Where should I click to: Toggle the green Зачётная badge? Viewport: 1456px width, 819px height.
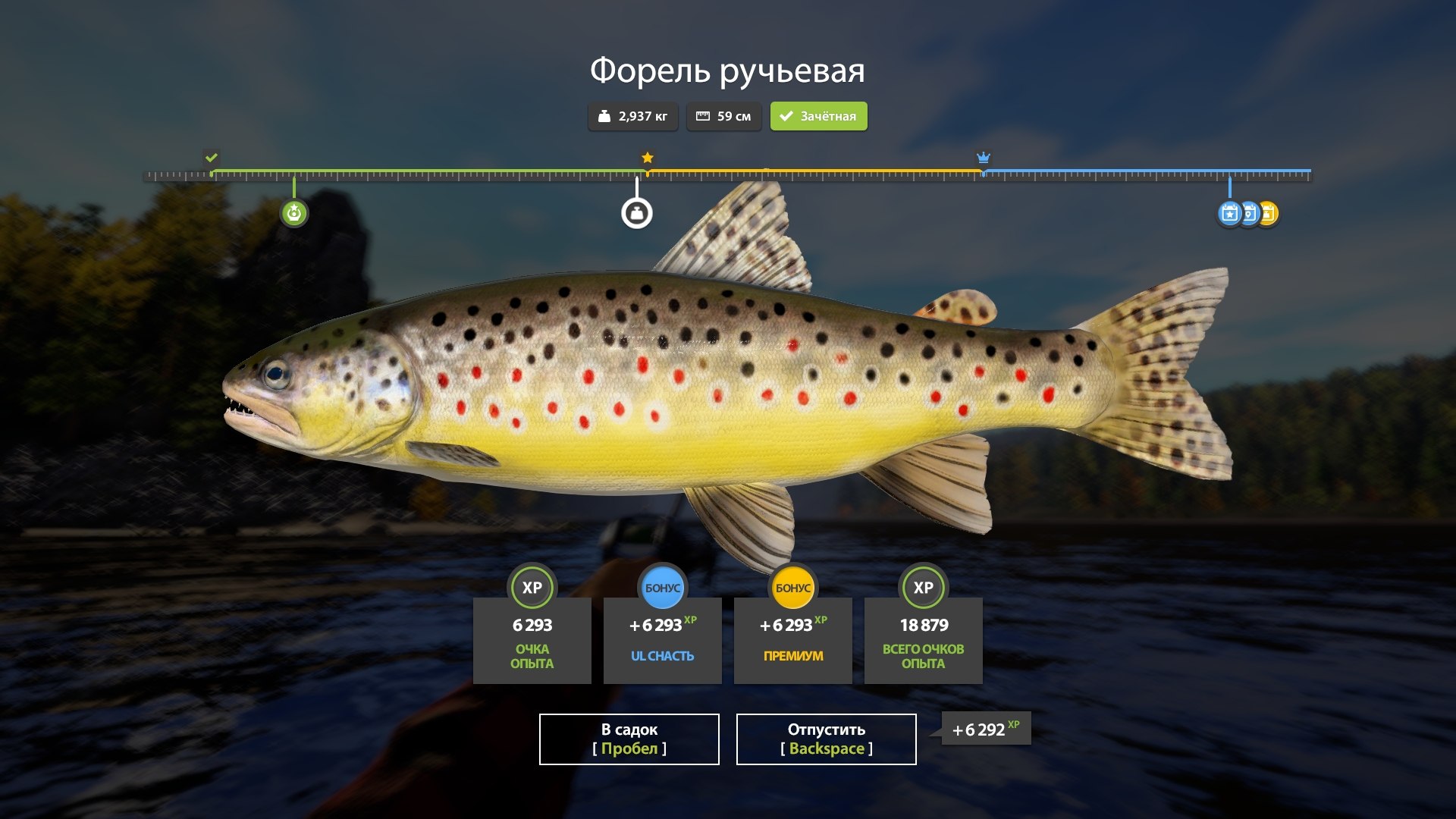818,116
